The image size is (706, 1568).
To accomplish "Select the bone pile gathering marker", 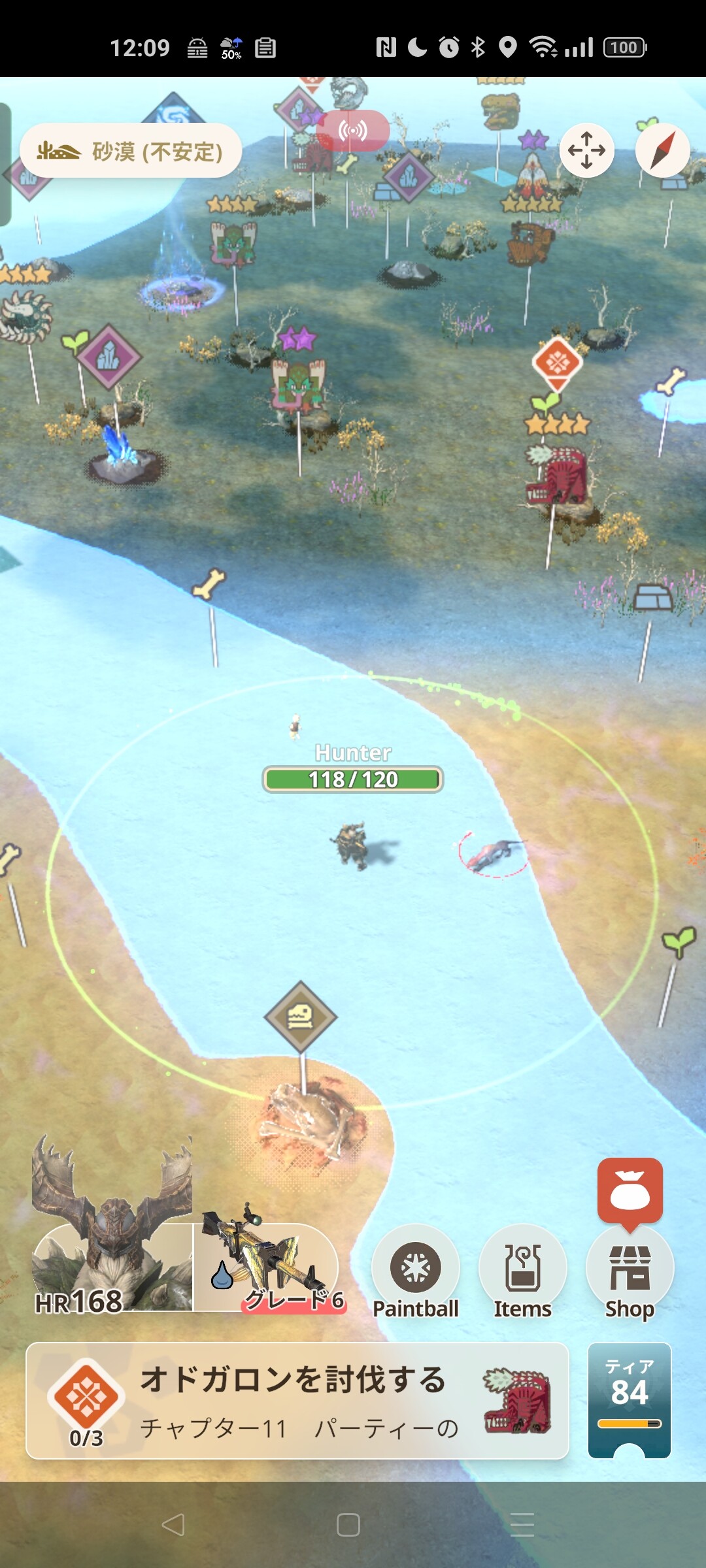I will point(301,1017).
